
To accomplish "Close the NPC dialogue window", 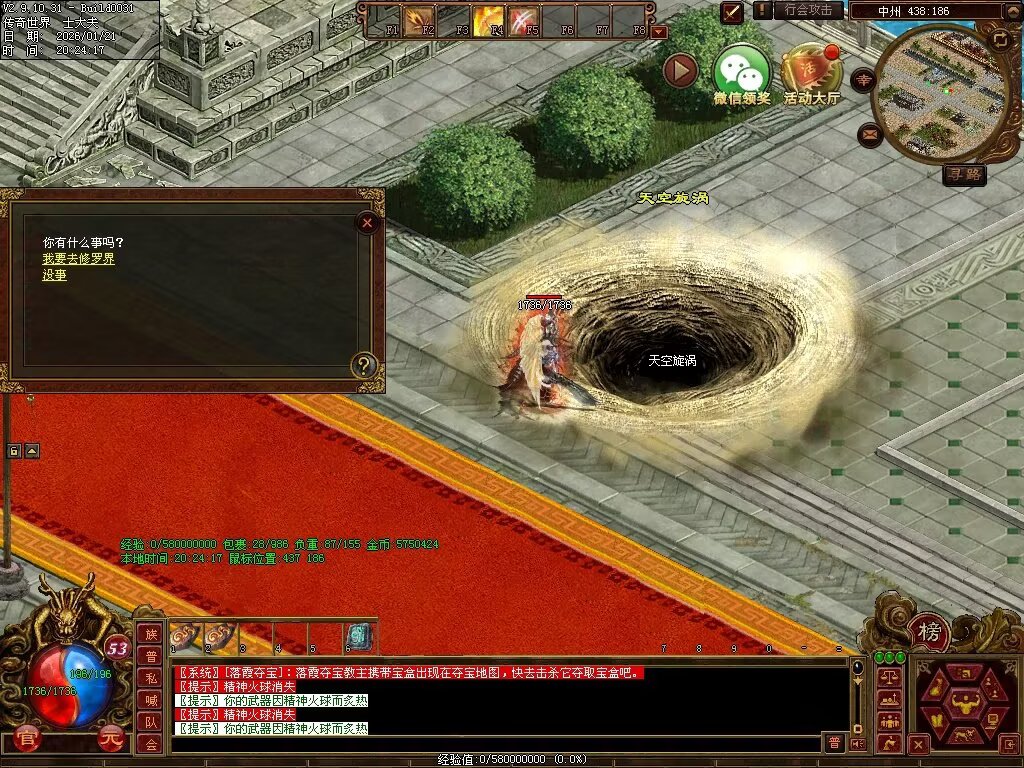I will 368,223.
